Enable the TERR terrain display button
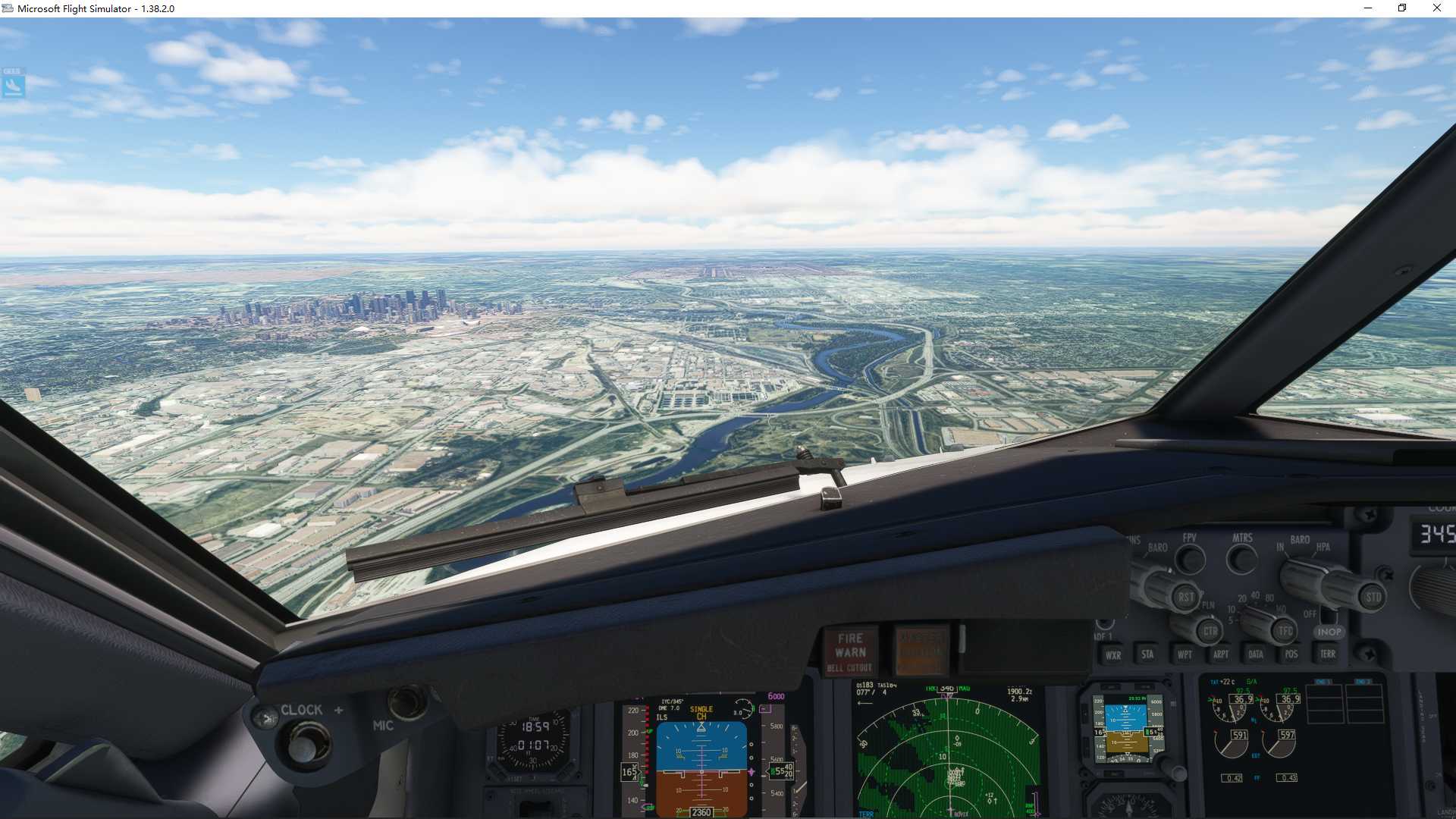1456x819 pixels. tap(1328, 655)
